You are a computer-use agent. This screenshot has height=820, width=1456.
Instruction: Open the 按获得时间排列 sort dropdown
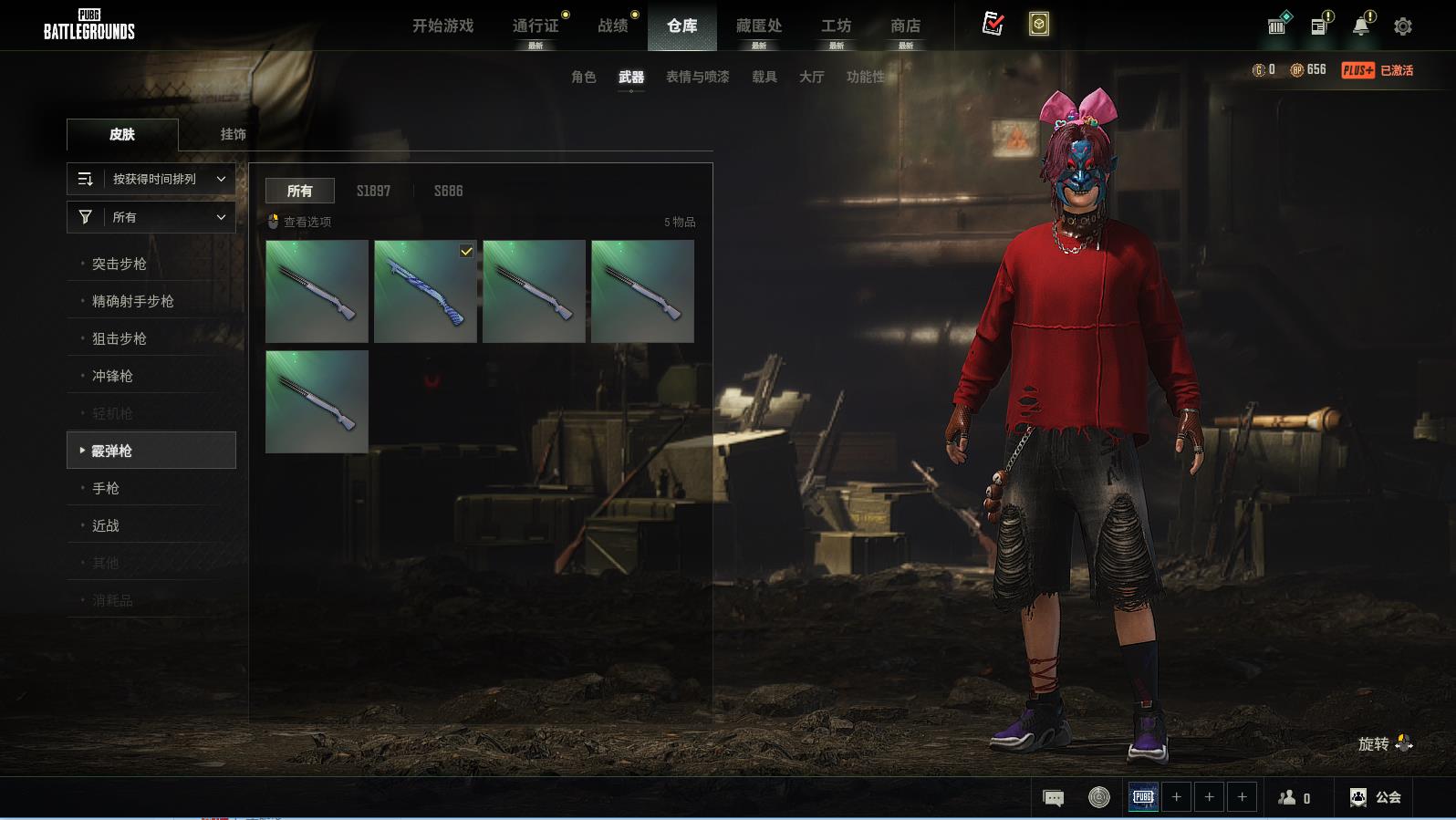tap(151, 179)
